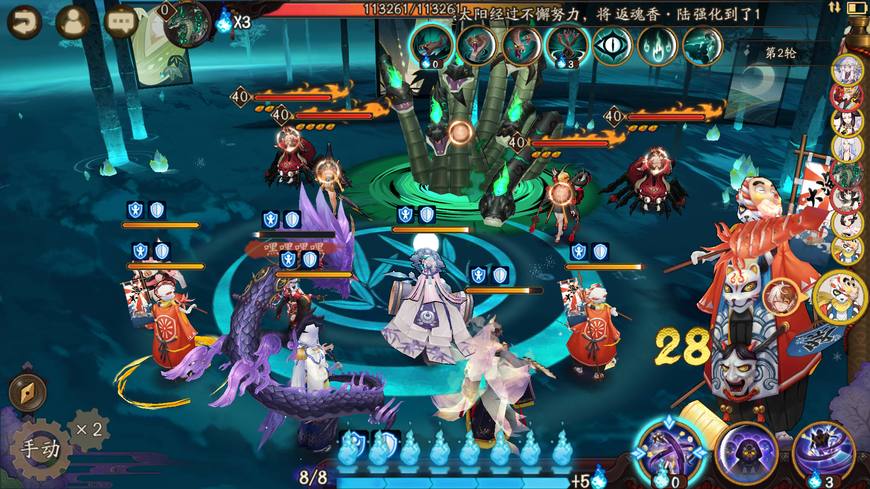Select the top turn-order shikigami portrait

click(x=847, y=69)
